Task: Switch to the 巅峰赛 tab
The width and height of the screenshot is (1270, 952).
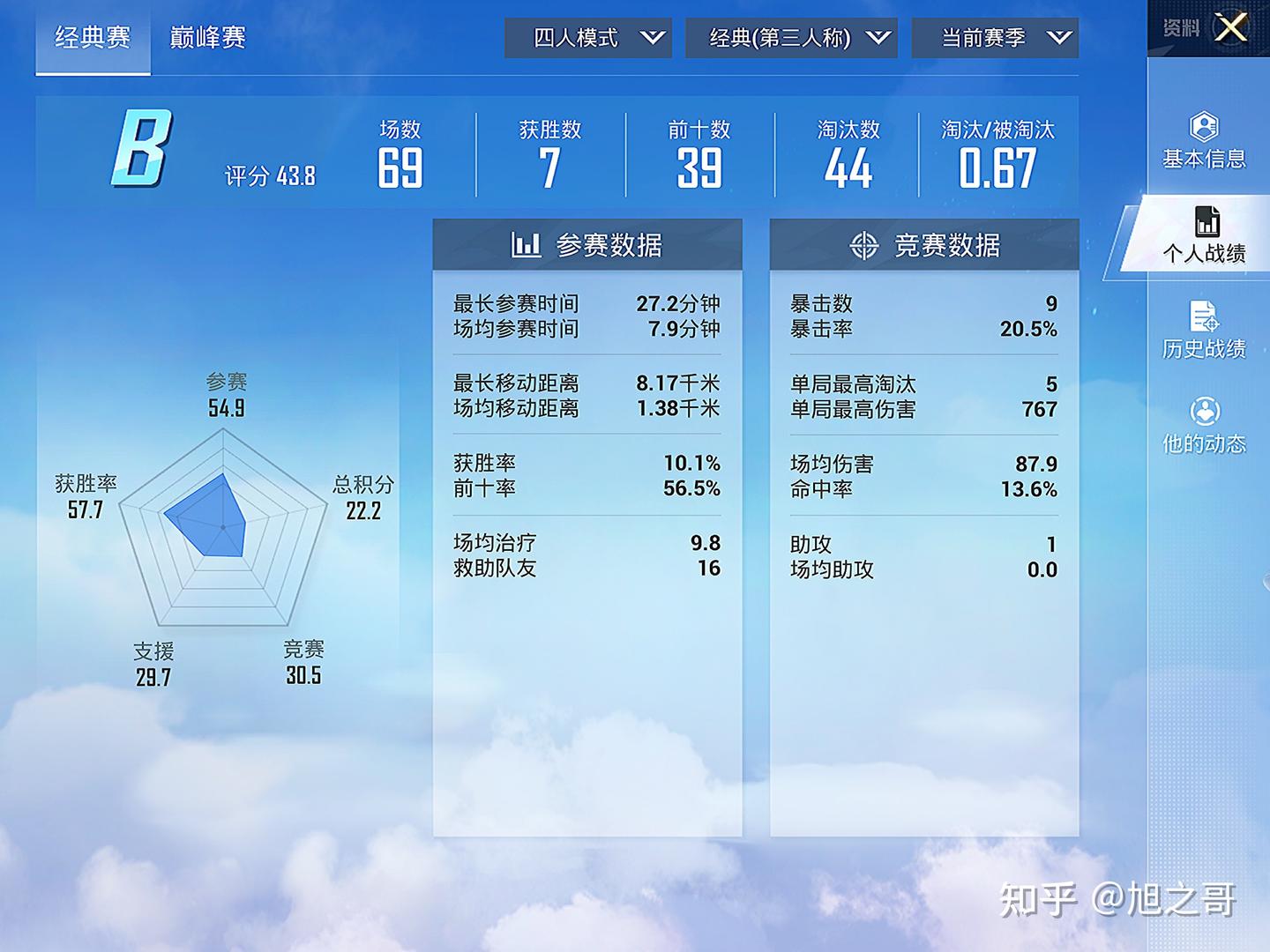Action: 206,37
